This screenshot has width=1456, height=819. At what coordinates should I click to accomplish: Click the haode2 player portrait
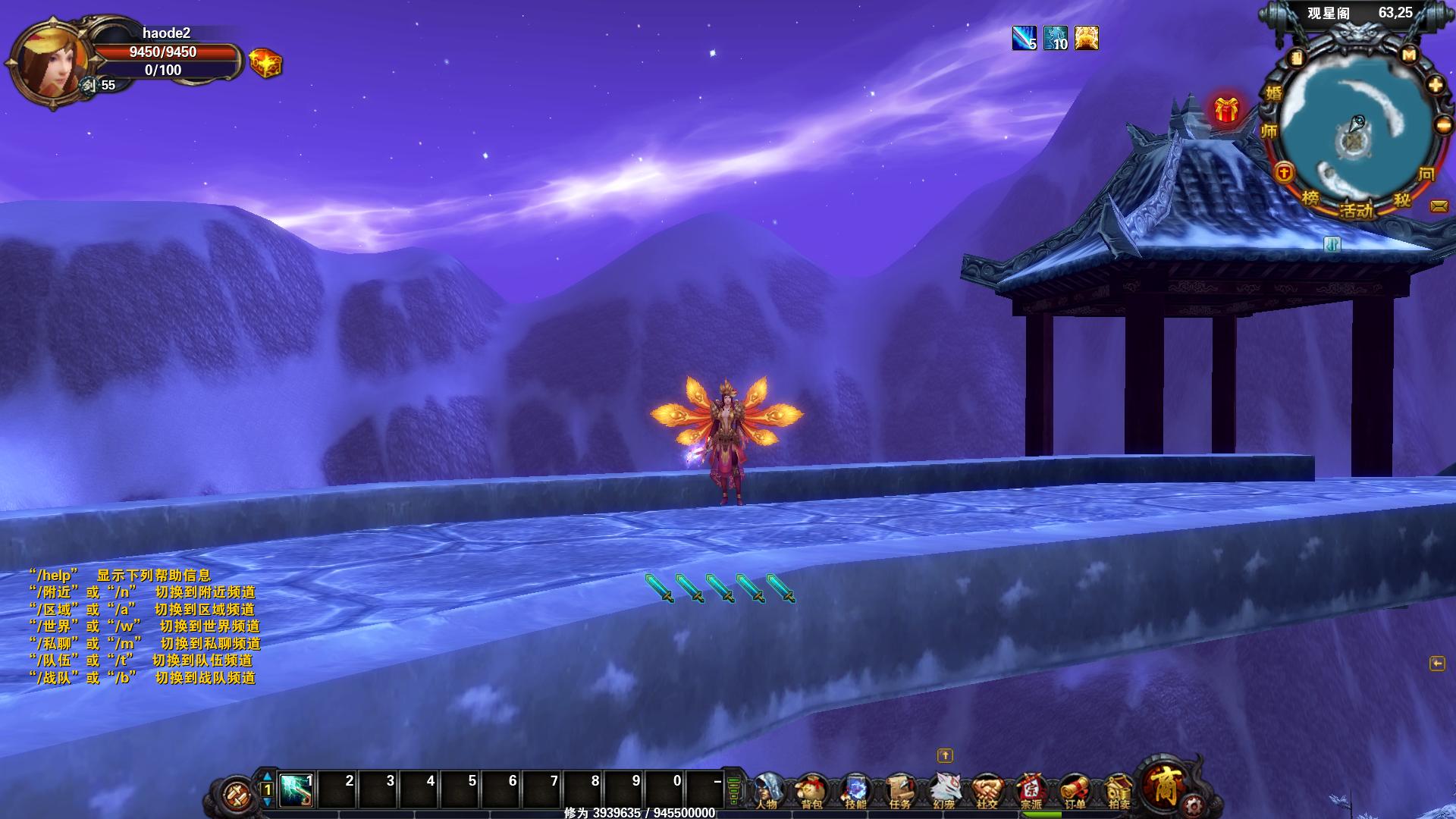[47, 64]
